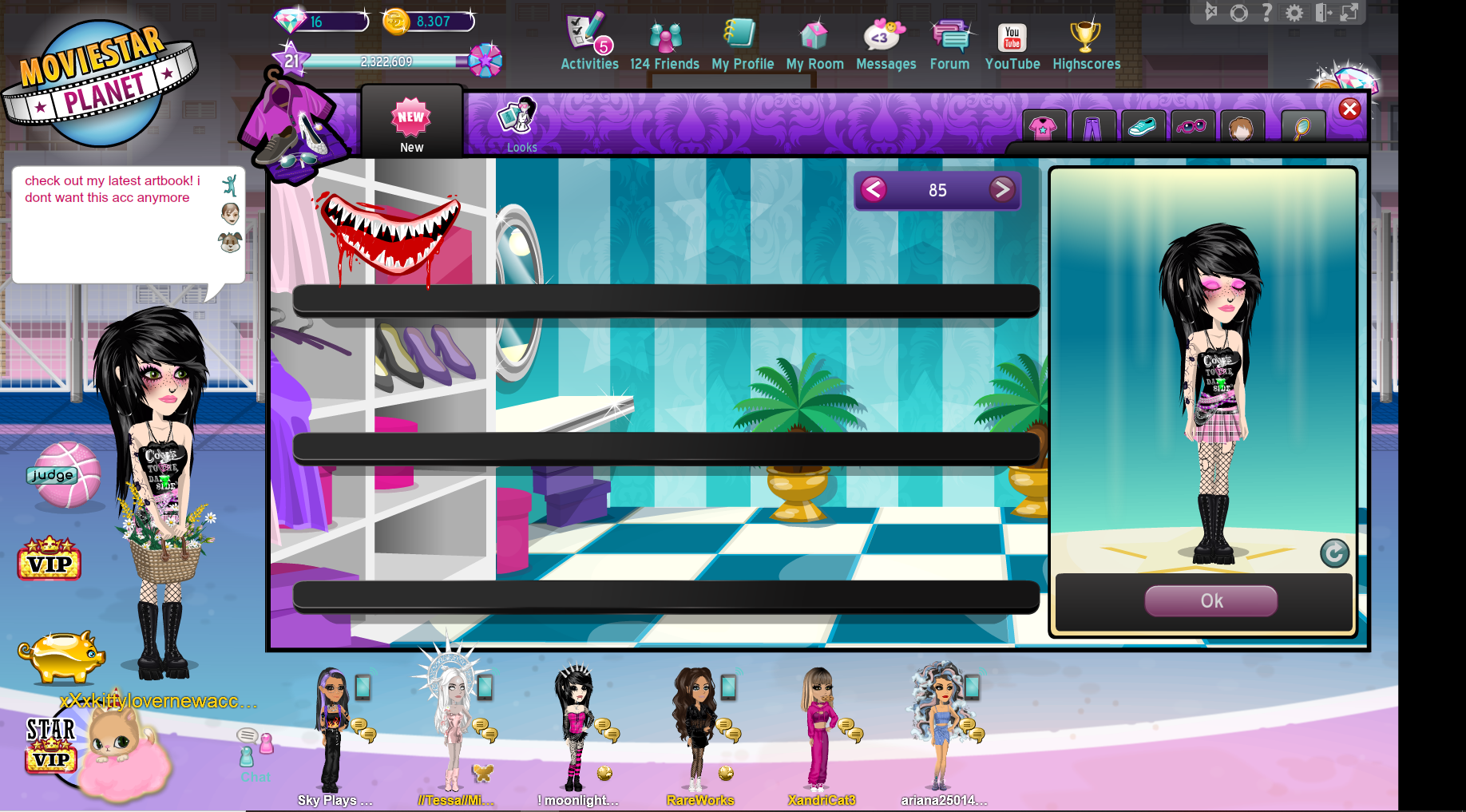Open the search magnifier in the wardrobe
1466x812 pixels.
pyautogui.click(x=1303, y=126)
